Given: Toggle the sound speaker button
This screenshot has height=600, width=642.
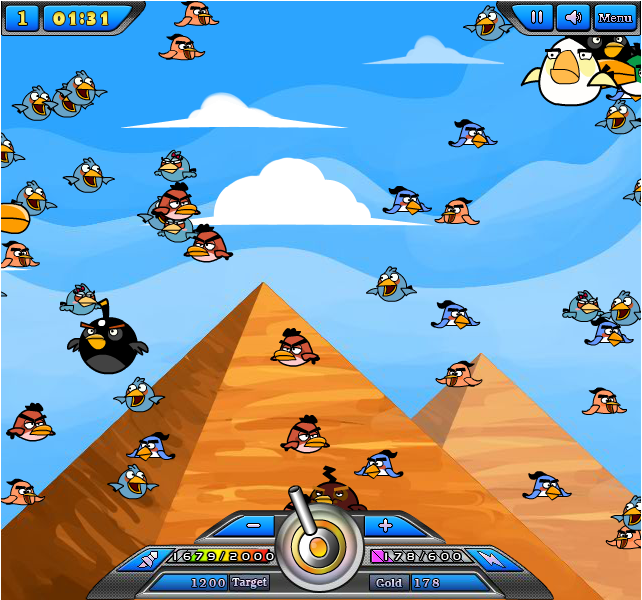Looking at the screenshot, I should coord(571,17).
